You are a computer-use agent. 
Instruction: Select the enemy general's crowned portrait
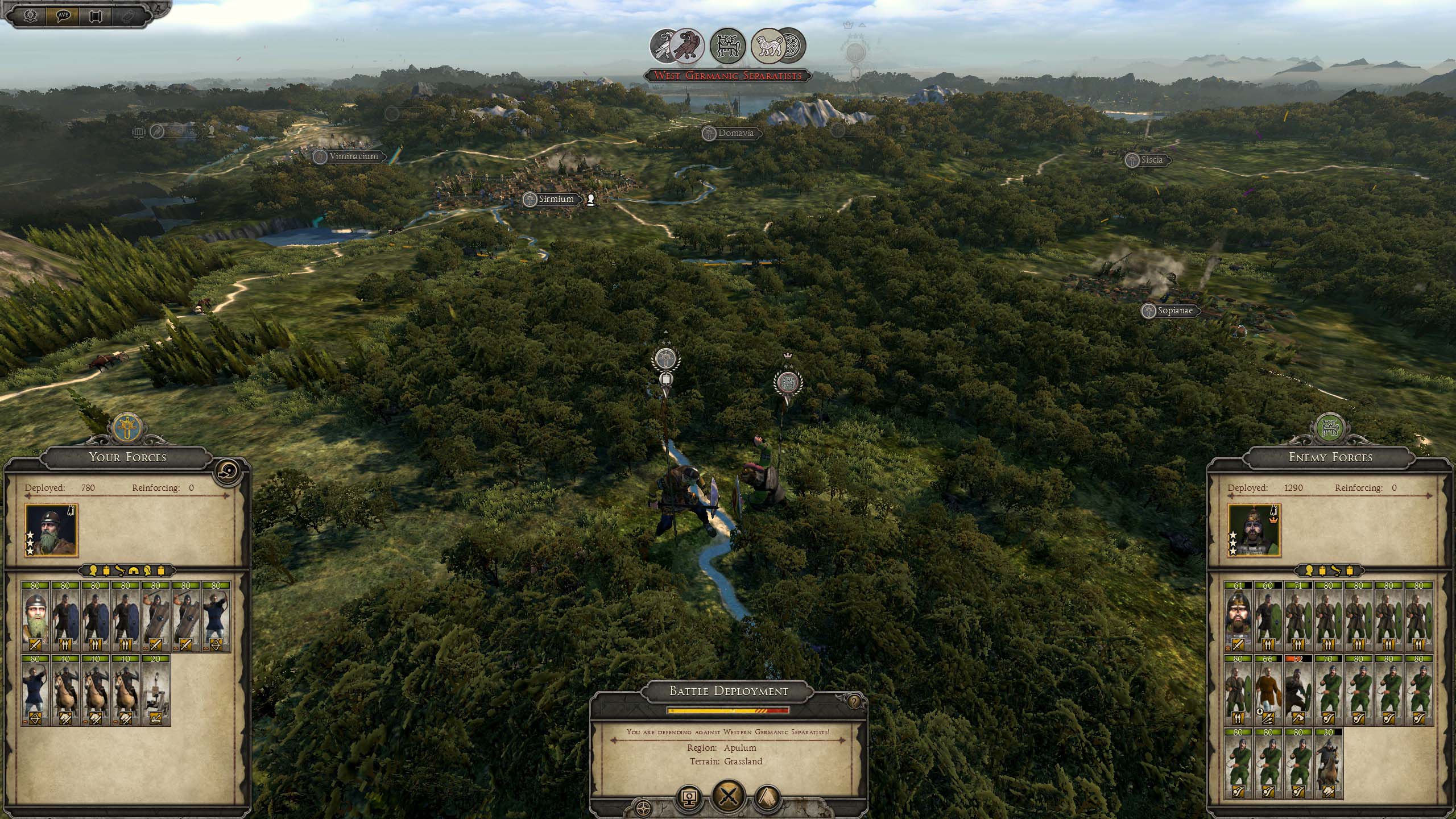pos(1254,530)
